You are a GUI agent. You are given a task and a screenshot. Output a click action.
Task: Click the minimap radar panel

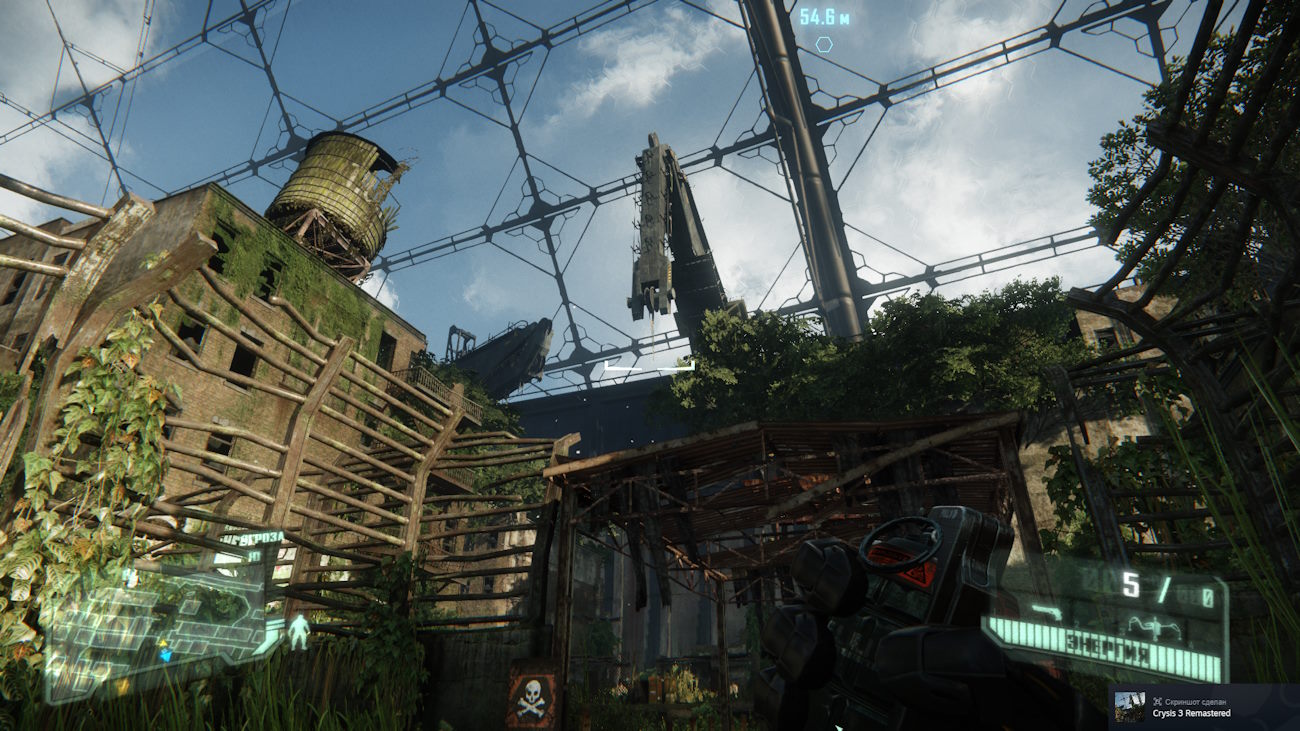(155, 620)
